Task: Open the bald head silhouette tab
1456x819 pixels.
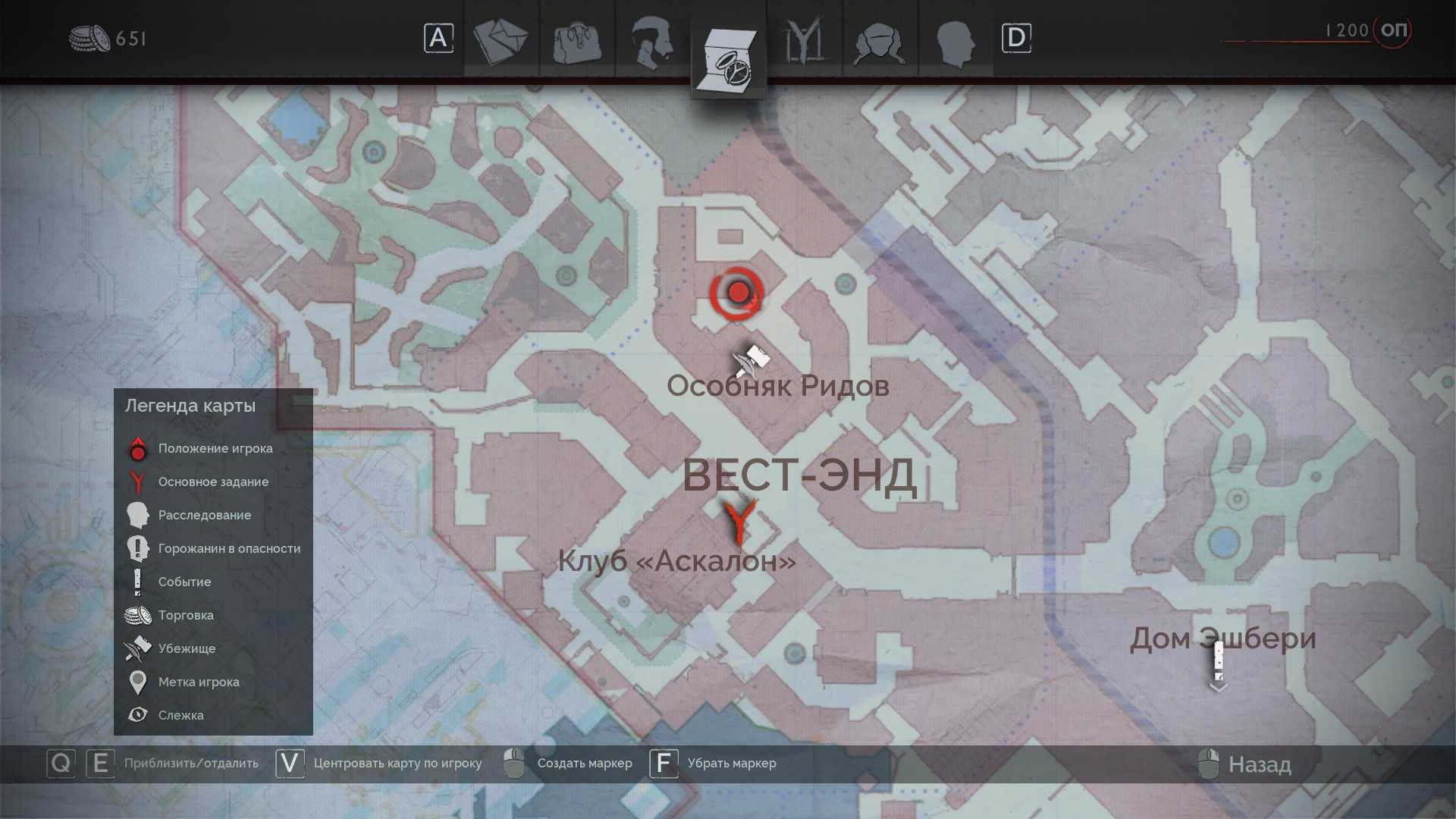Action: [x=955, y=41]
